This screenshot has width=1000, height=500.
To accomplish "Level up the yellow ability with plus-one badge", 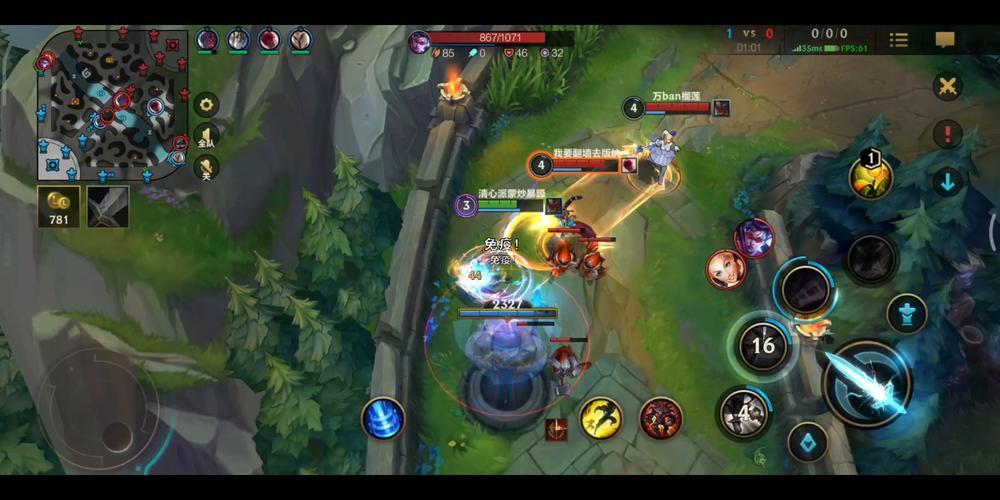I will [x=870, y=178].
